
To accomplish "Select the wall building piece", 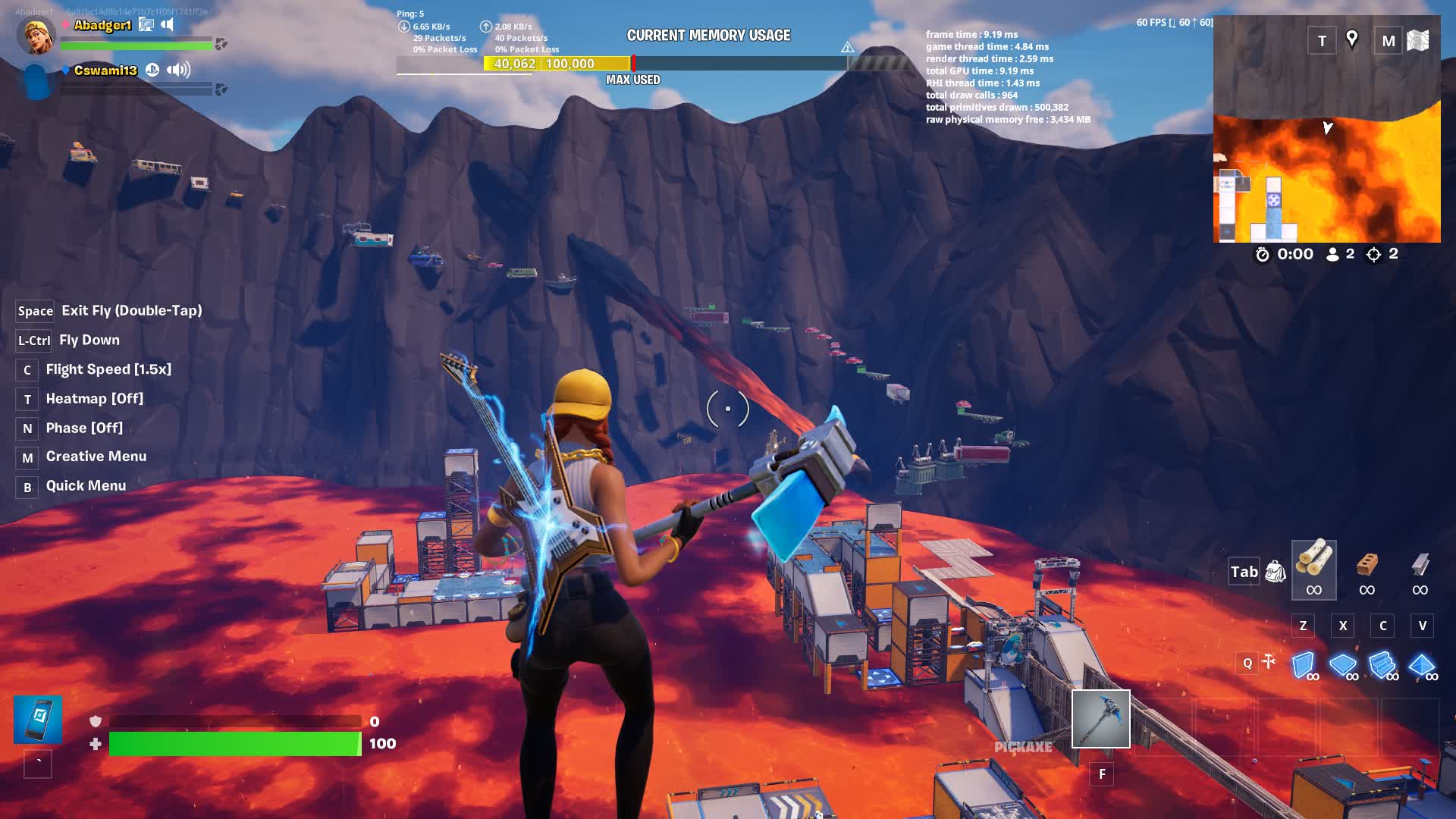I will click(x=1304, y=665).
